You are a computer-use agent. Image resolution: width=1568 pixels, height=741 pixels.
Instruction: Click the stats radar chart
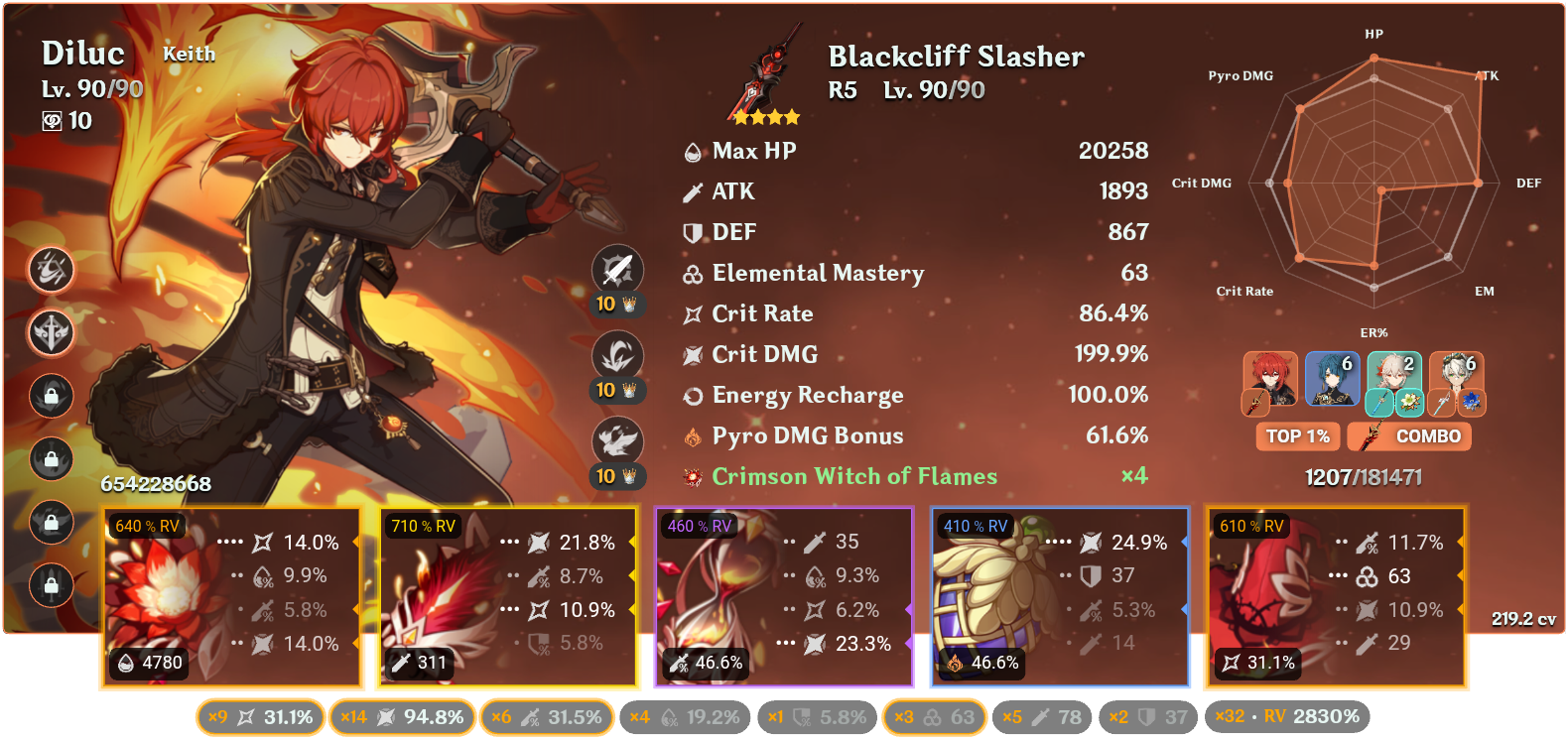tap(1374, 184)
